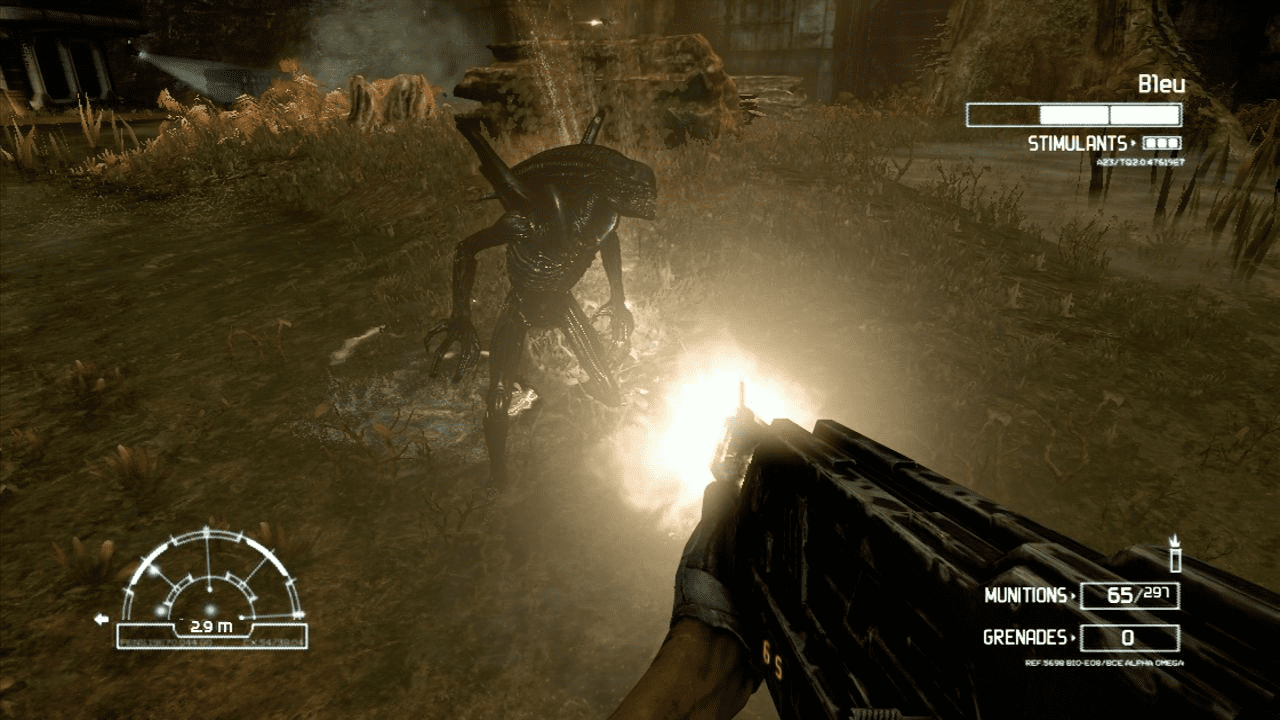The image size is (1280, 720).
Task: Select the Stimulants injector indicator
Action: tap(1161, 142)
